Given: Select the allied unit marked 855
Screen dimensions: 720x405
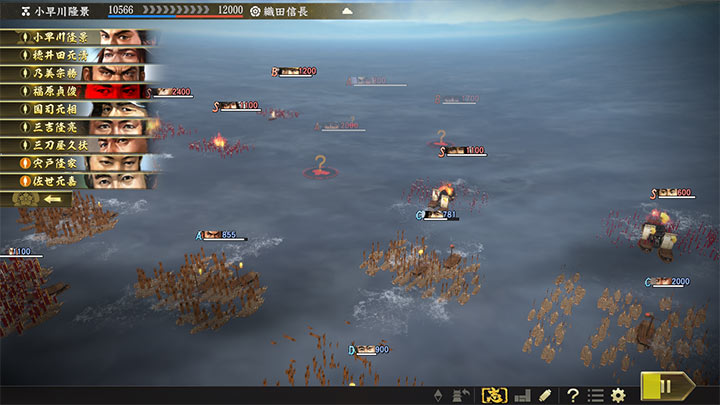Looking at the screenshot, I should pyautogui.click(x=221, y=236).
